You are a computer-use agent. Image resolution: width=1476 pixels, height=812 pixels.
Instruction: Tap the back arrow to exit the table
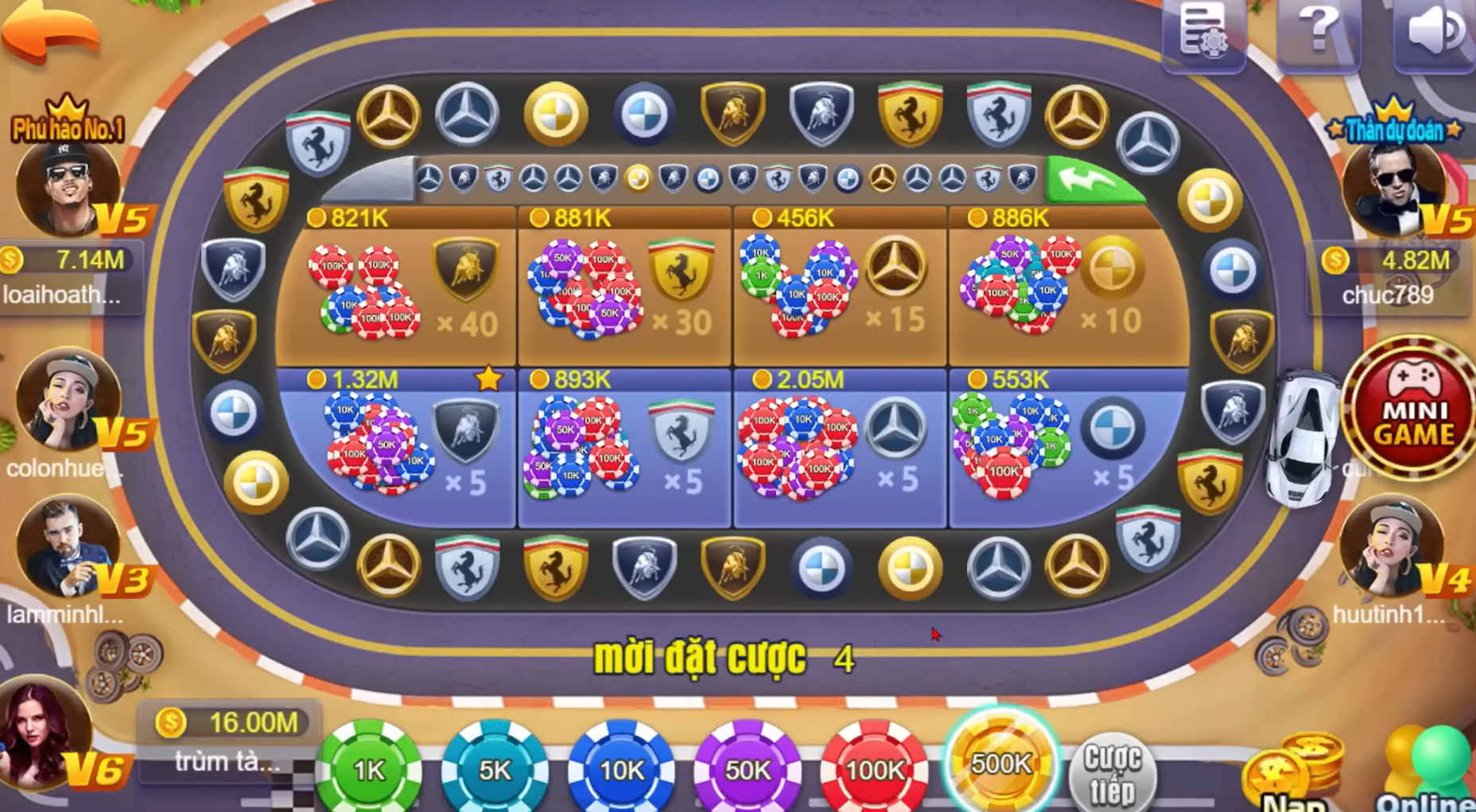click(49, 36)
